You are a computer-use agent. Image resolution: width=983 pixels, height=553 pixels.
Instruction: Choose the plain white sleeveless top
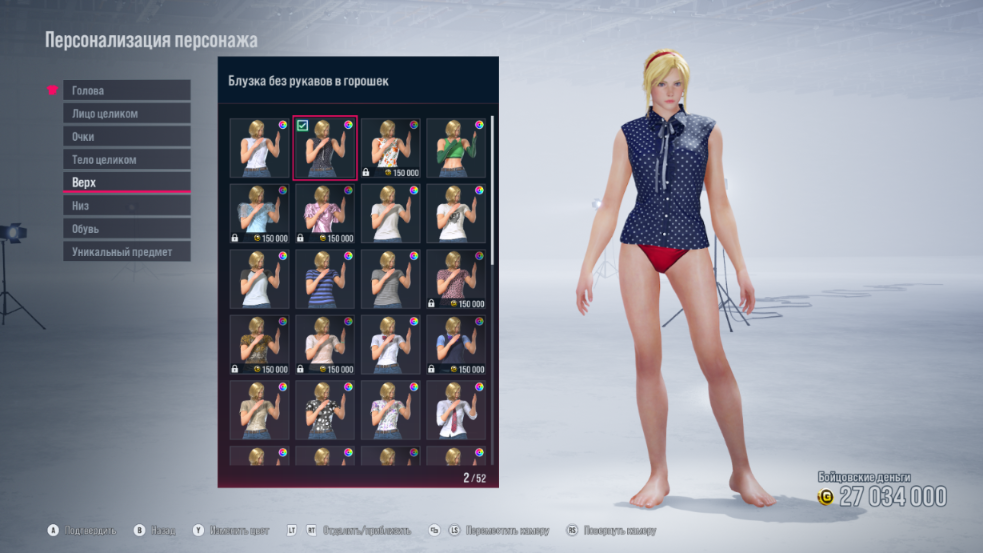[x=259, y=148]
